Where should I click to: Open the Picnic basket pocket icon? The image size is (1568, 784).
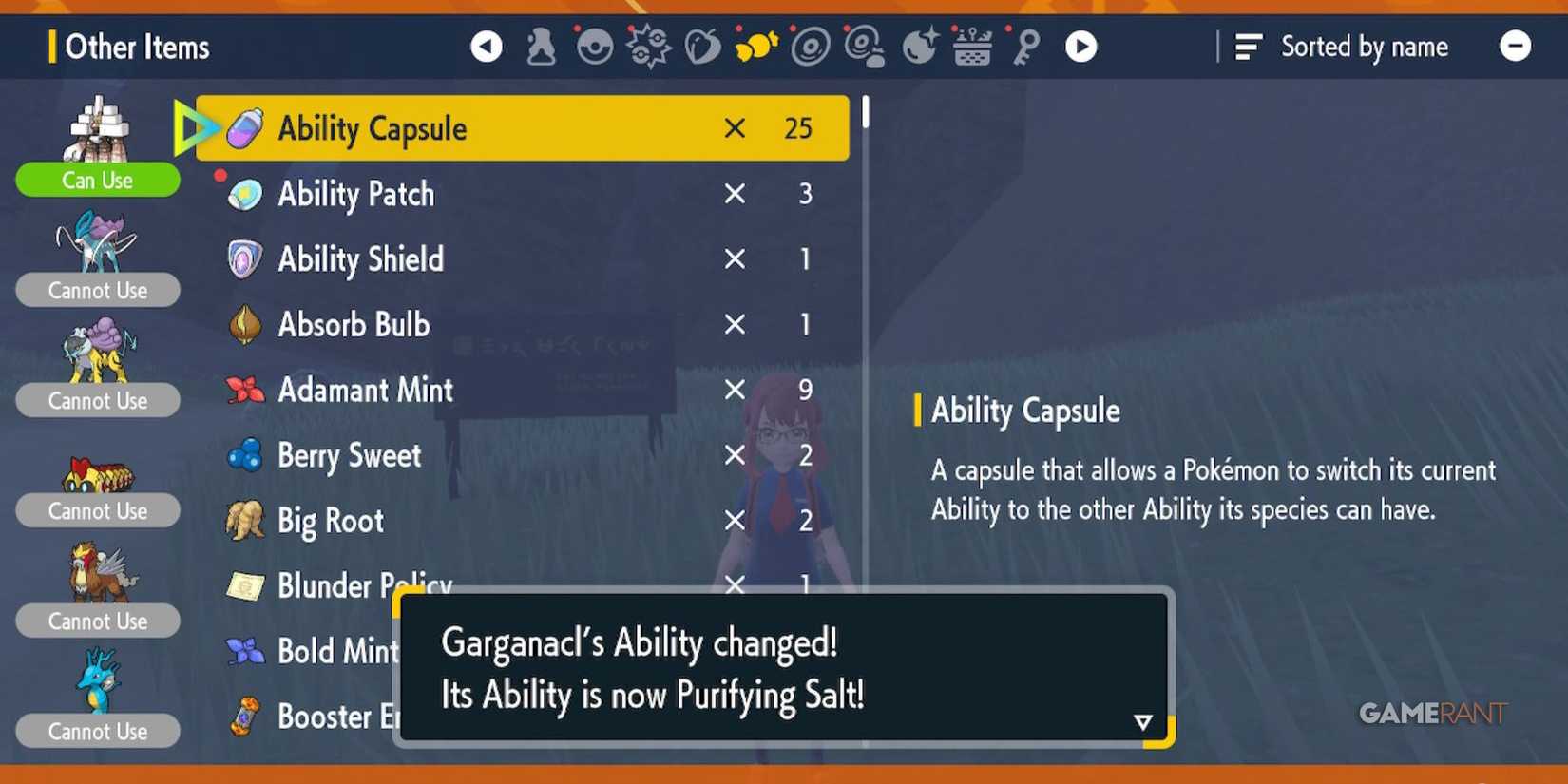[973, 46]
